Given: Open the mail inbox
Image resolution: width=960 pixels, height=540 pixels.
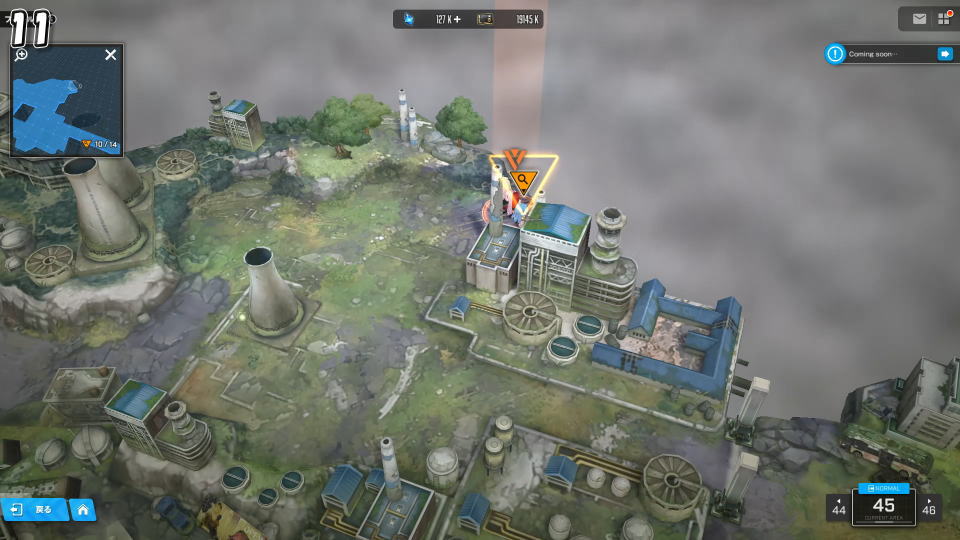Looking at the screenshot, I should 919,19.
